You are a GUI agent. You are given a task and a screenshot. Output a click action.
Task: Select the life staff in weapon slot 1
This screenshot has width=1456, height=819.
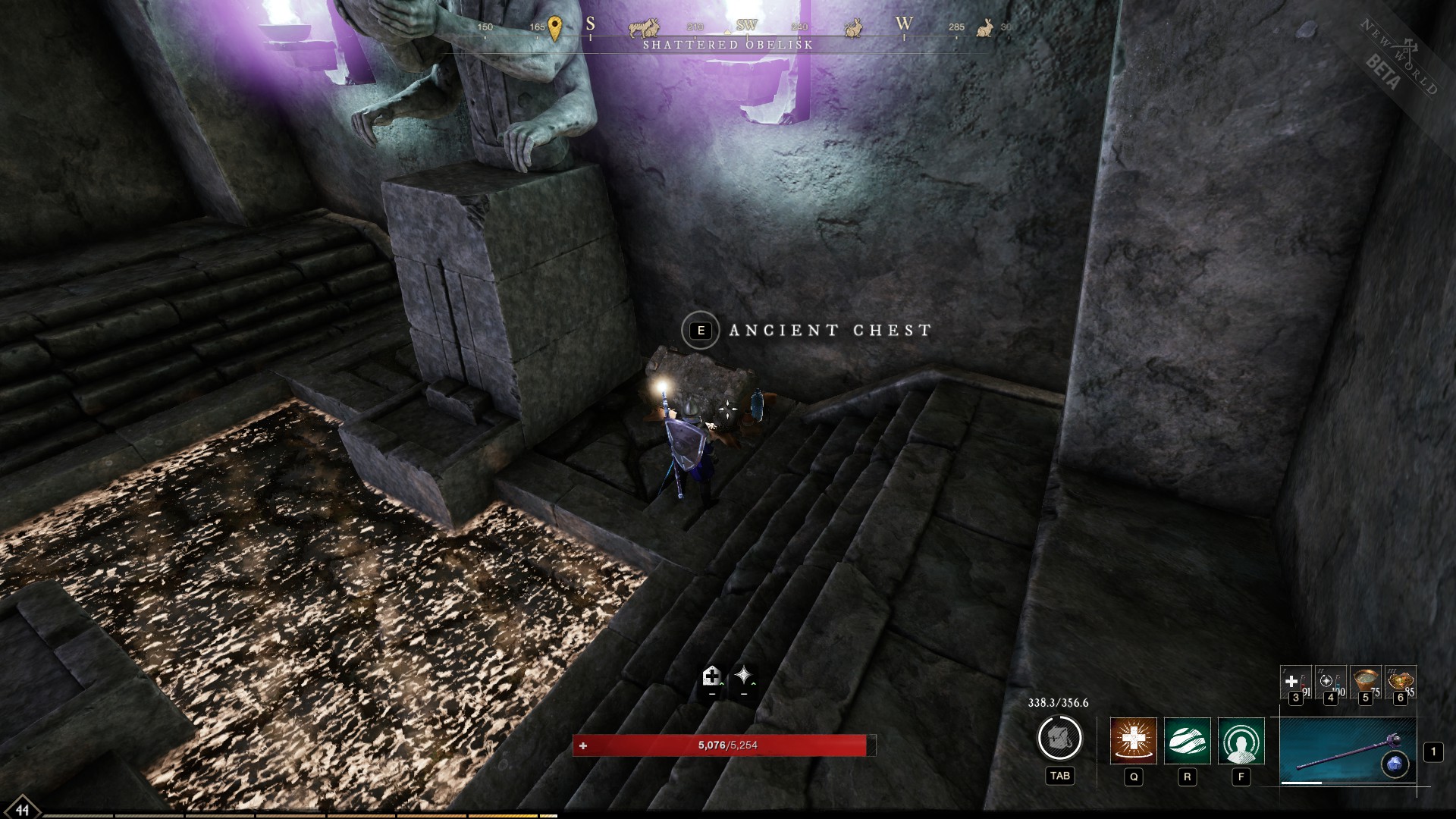coord(1348,751)
